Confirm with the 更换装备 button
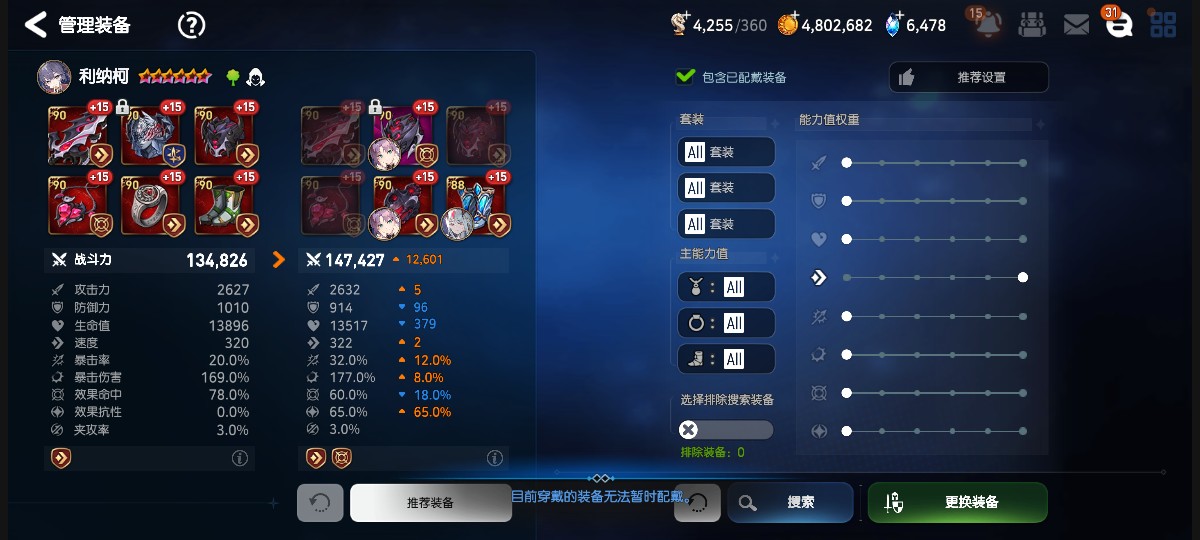 coord(957,502)
